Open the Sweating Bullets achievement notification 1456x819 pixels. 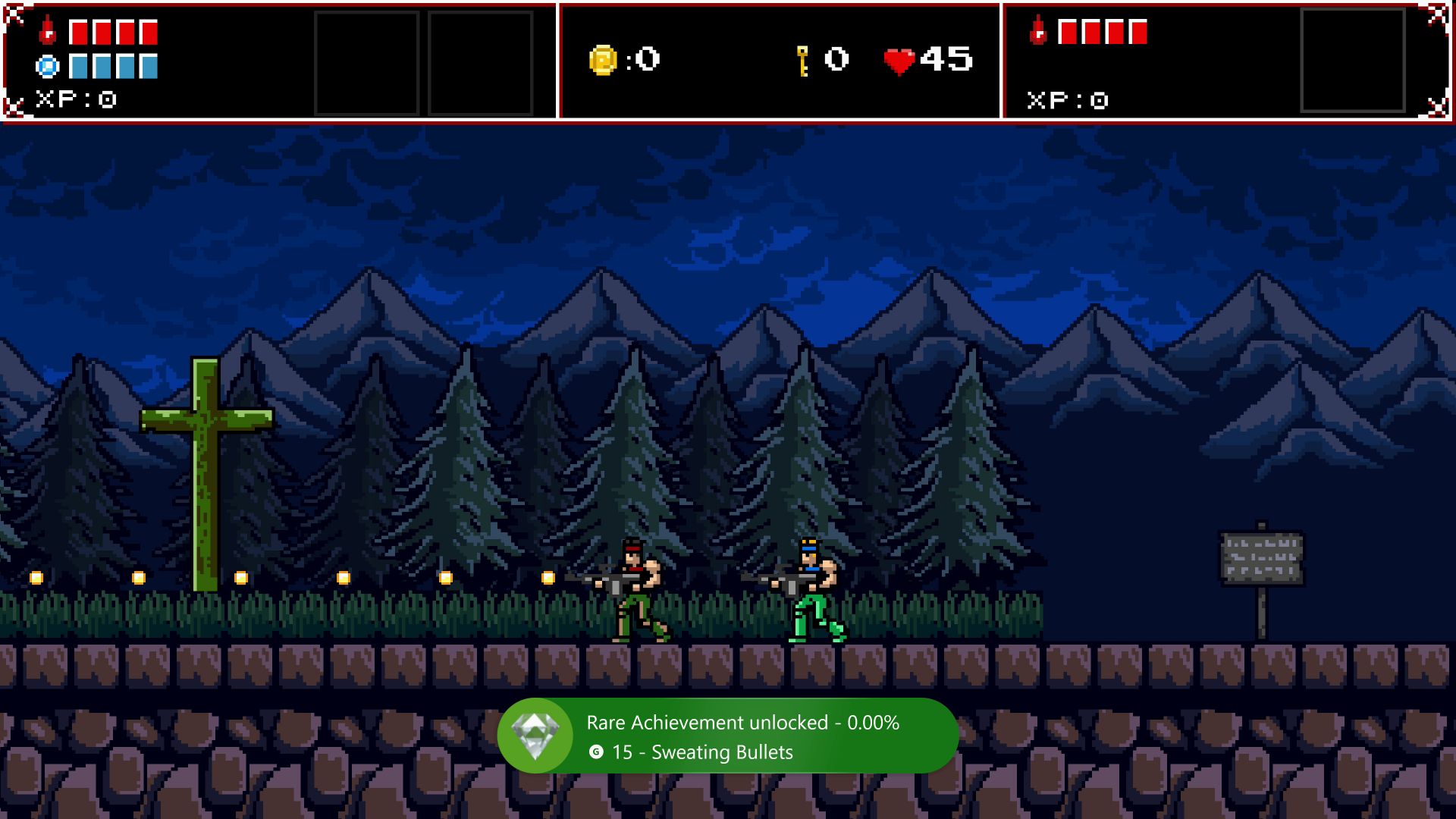point(728,736)
